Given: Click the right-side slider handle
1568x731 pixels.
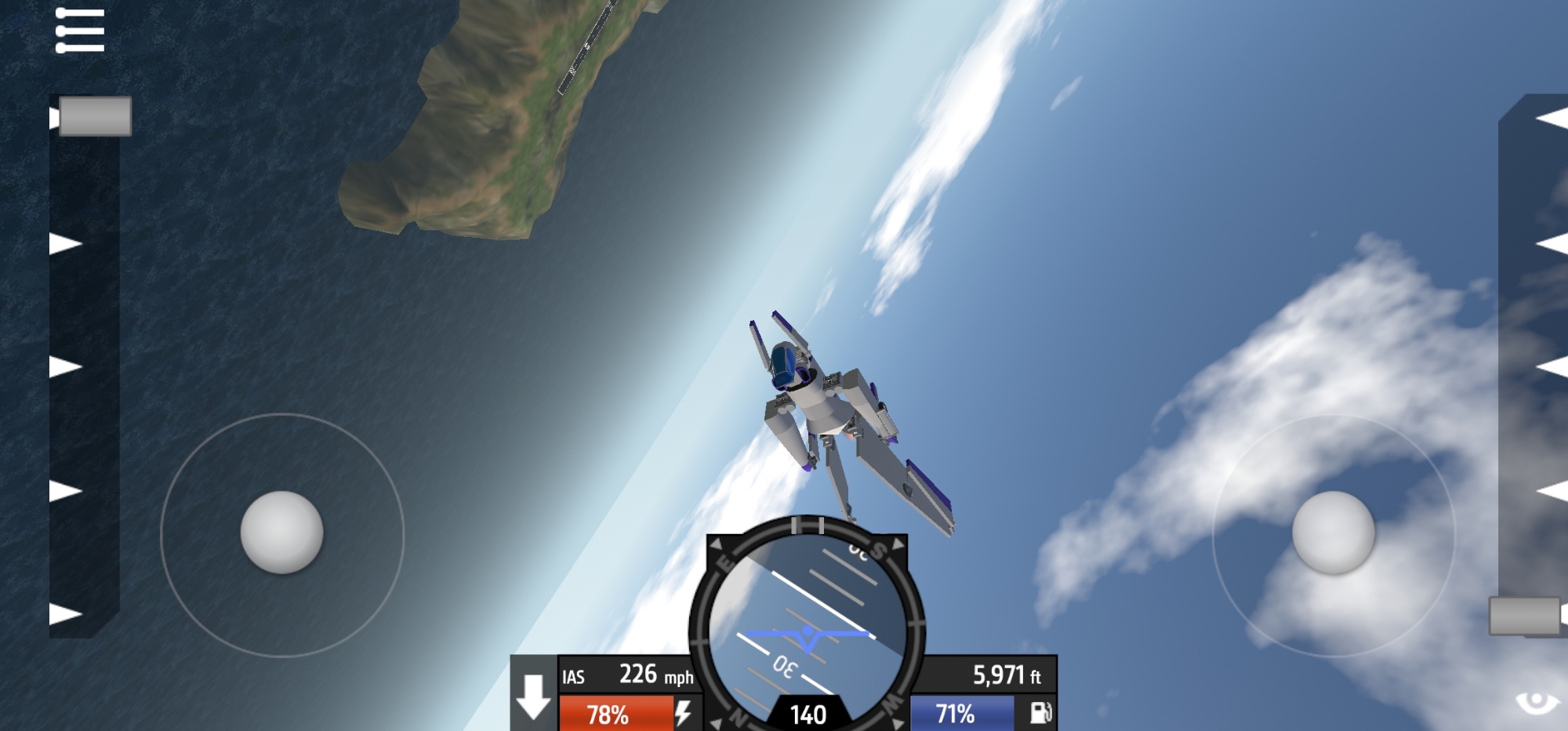Looking at the screenshot, I should point(1524,616).
